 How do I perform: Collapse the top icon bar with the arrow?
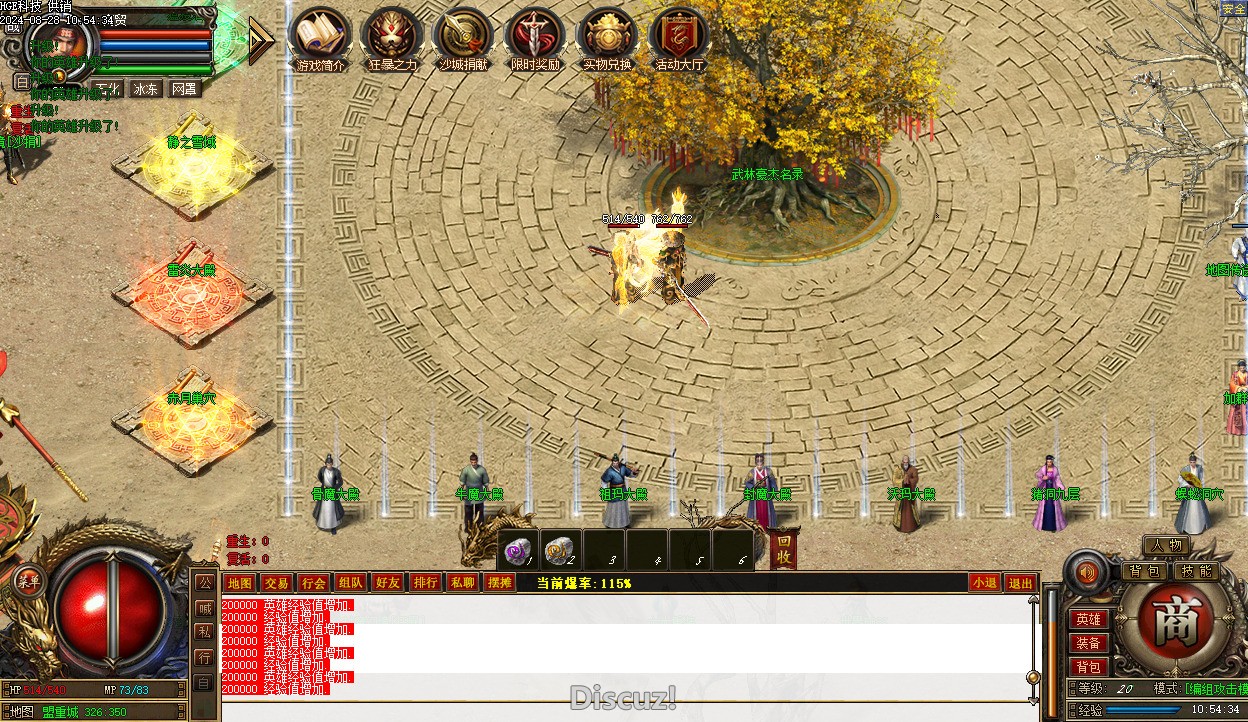[x=260, y=39]
